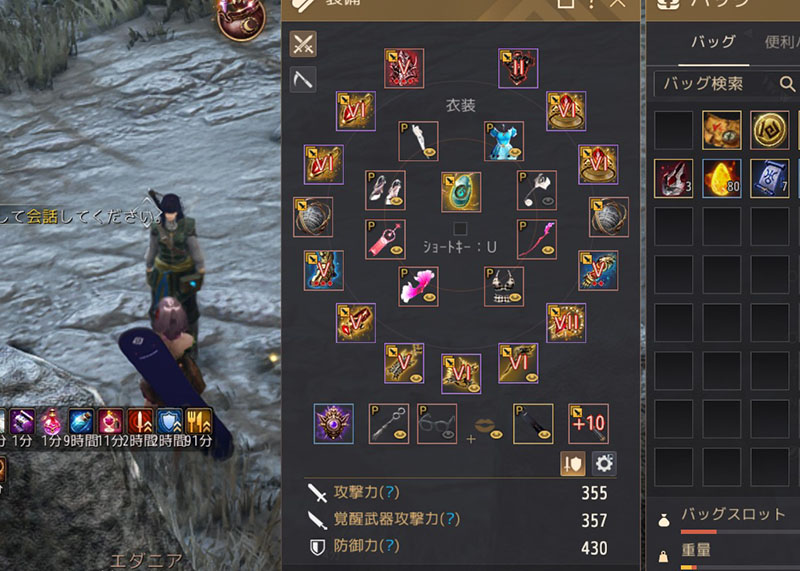
Task: Select the treasure map item in bag
Action: [x=720, y=130]
